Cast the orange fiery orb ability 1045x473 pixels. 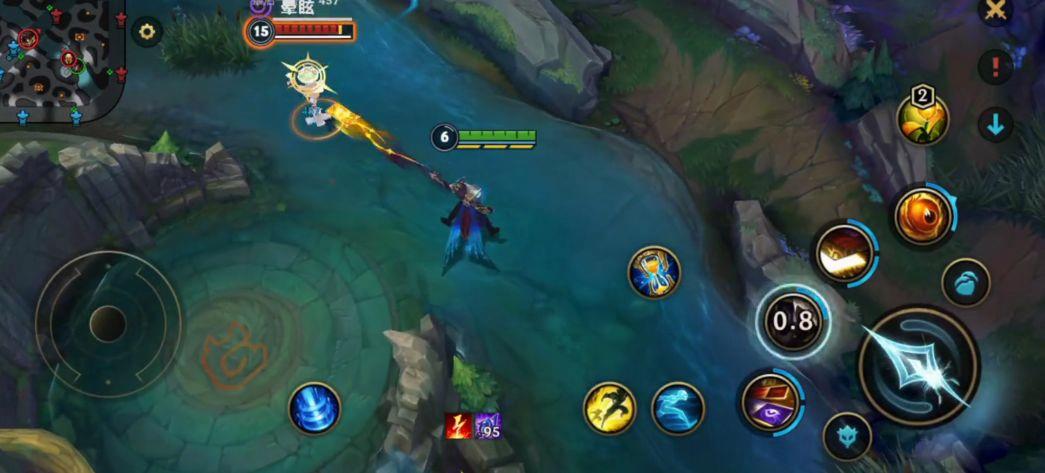pyautogui.click(x=923, y=216)
